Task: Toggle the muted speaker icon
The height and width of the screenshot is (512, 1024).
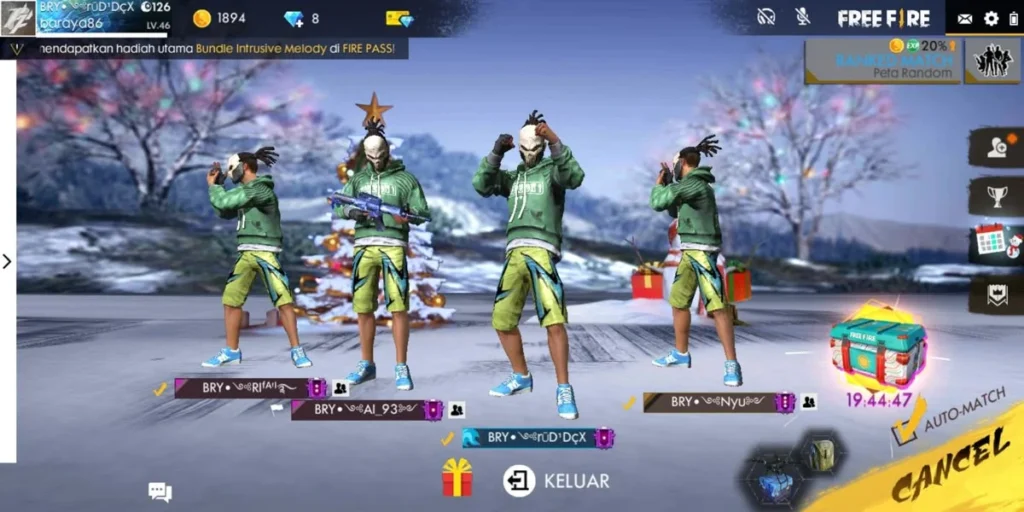Action: pos(766,17)
